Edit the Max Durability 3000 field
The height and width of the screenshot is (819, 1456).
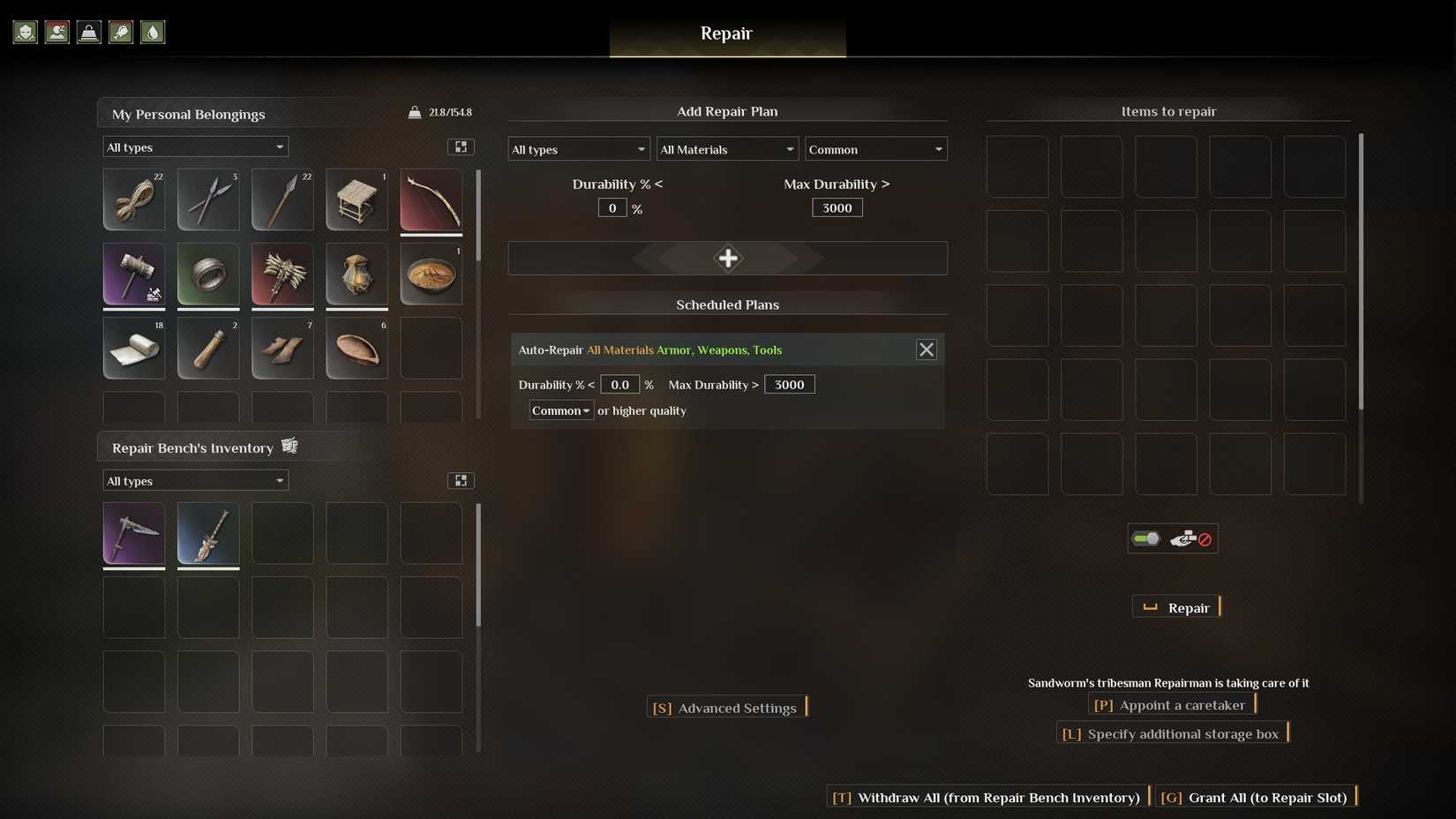tap(836, 207)
